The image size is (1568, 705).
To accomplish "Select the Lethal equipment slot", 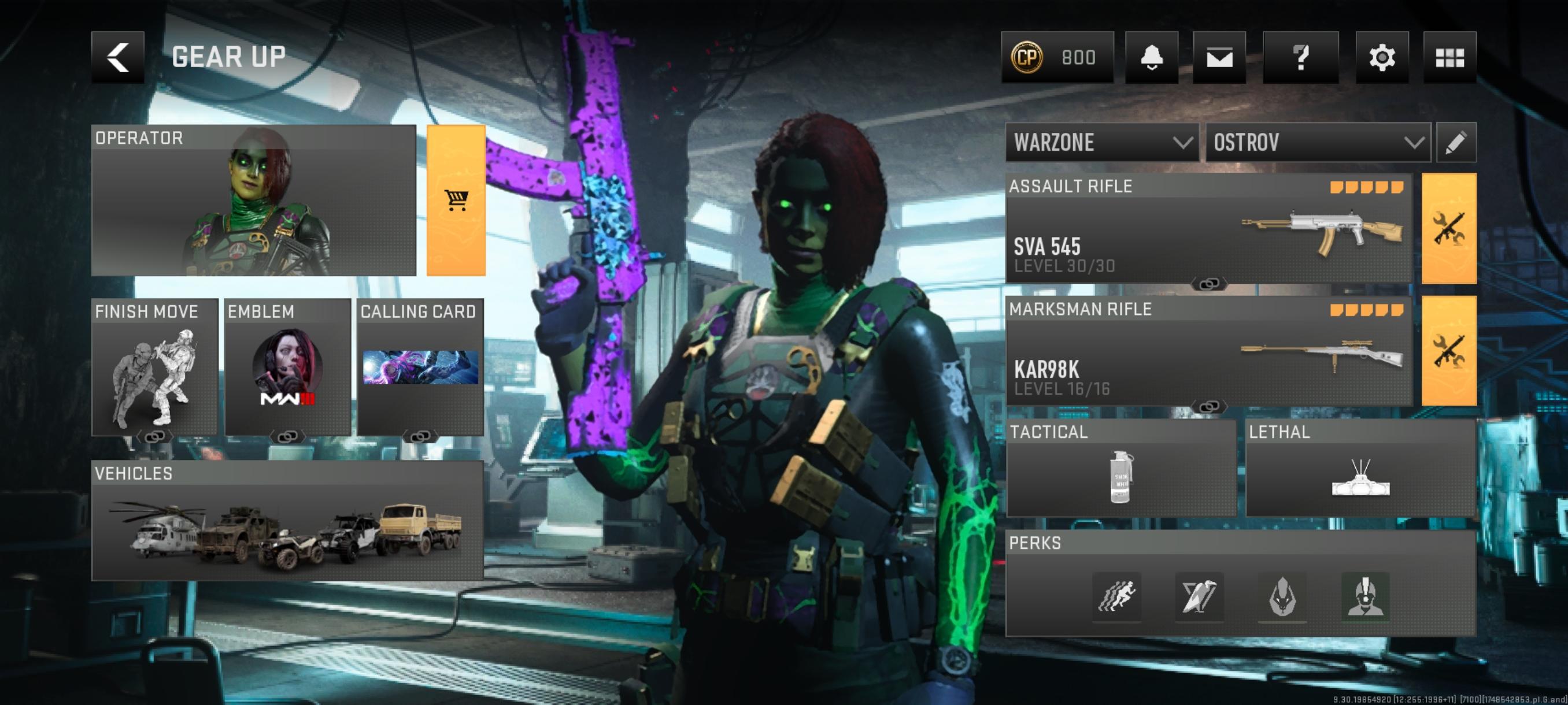I will [1360, 467].
